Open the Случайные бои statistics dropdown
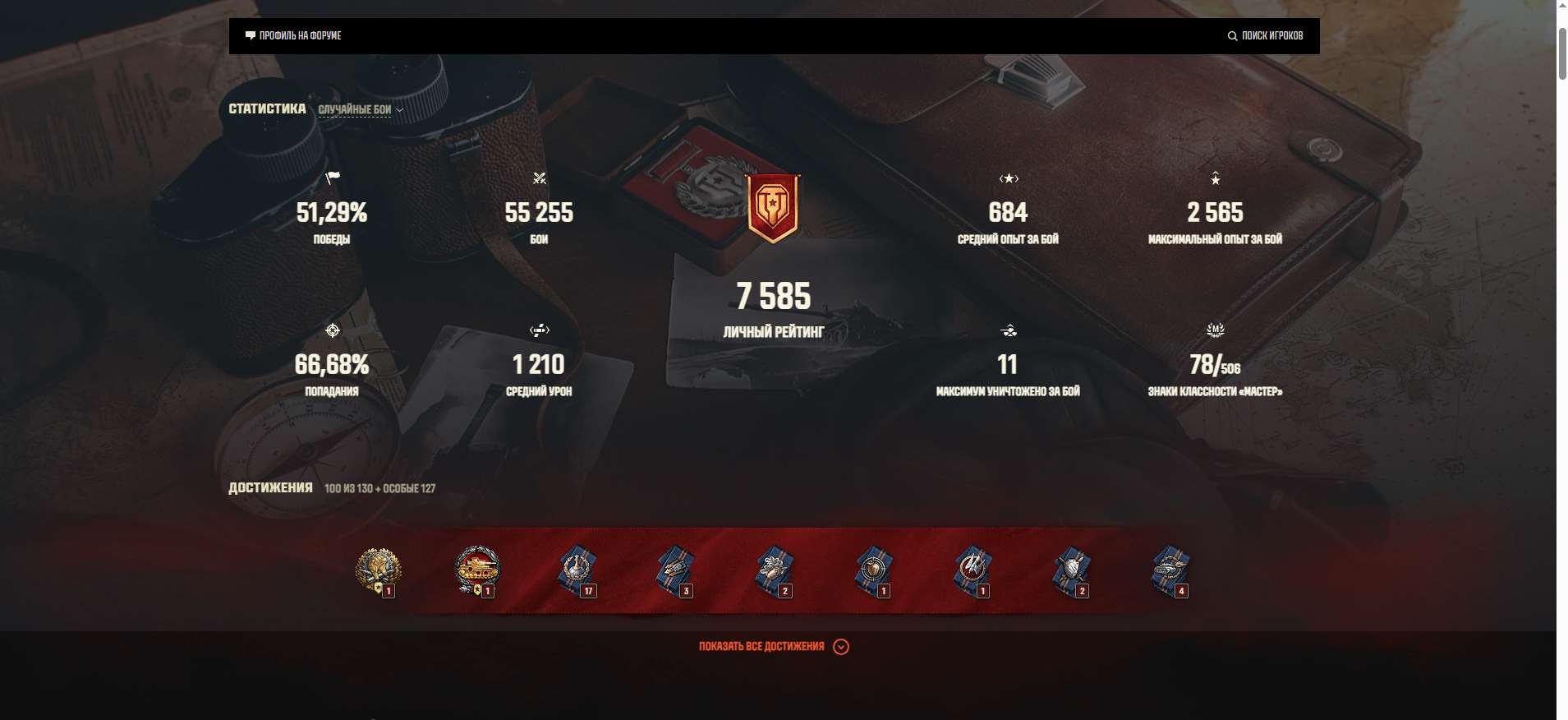The height and width of the screenshot is (720, 1568). 353,109
